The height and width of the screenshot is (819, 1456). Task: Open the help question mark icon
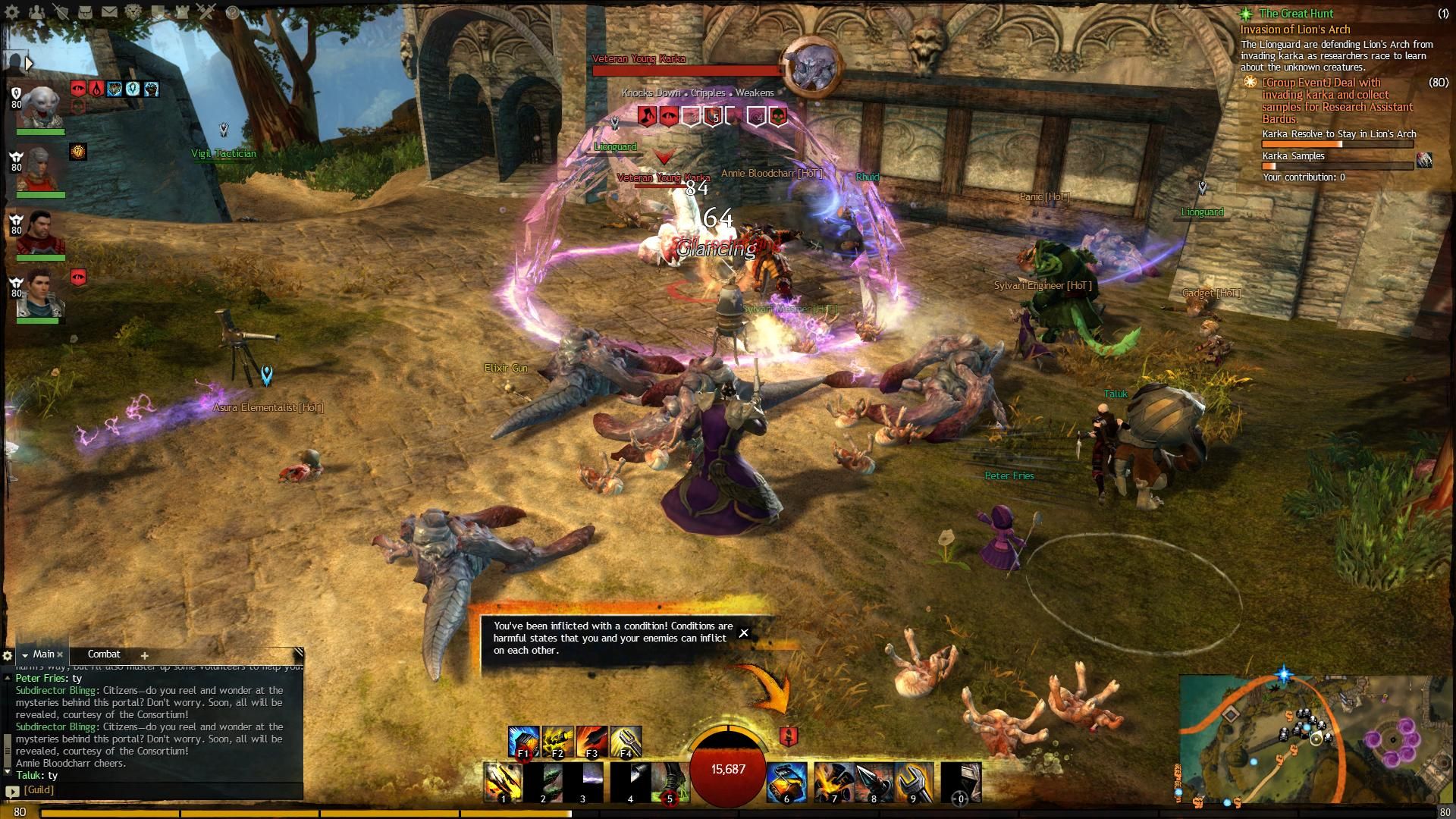pos(232,12)
